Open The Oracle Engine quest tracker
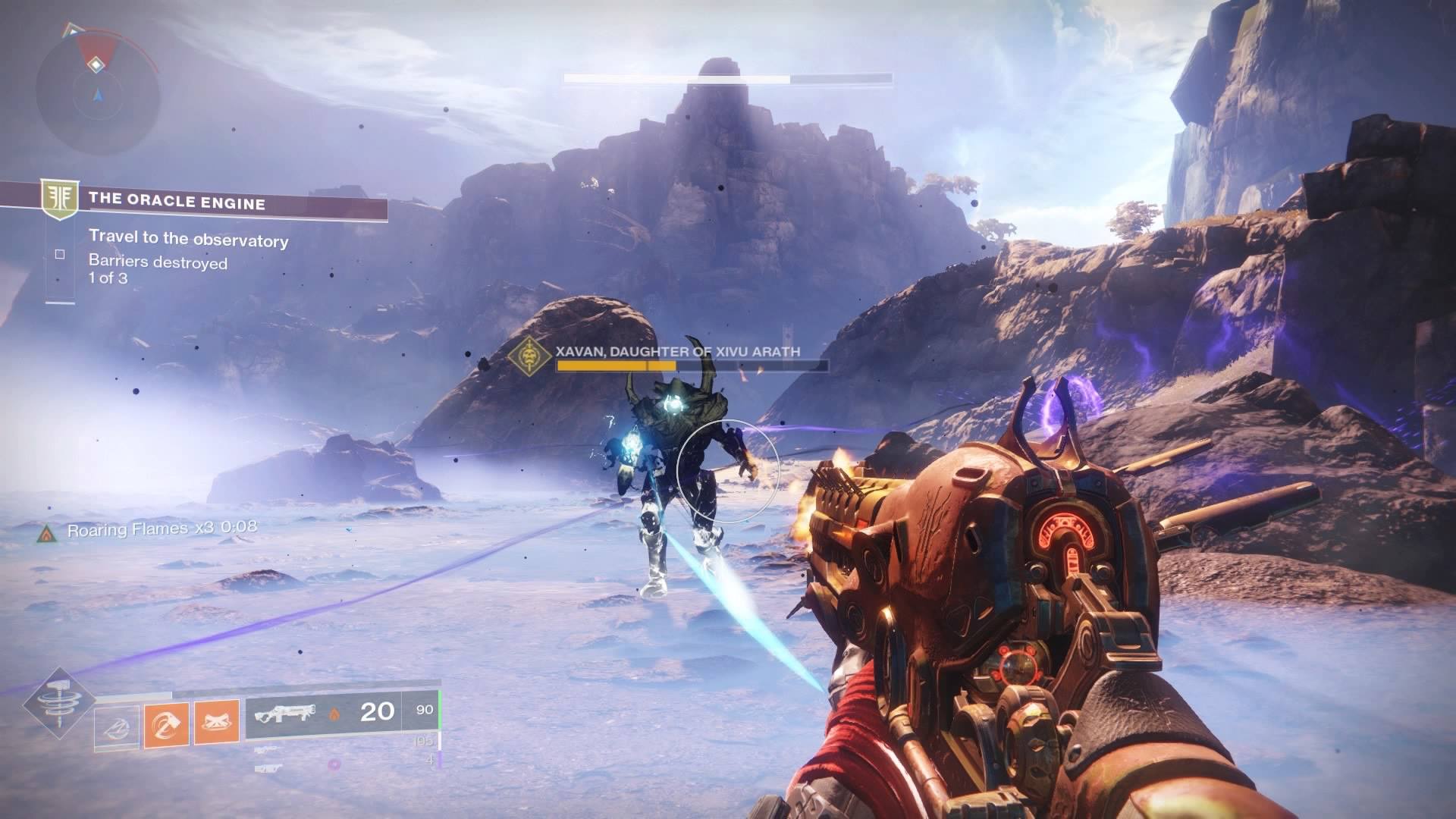 coord(177,202)
